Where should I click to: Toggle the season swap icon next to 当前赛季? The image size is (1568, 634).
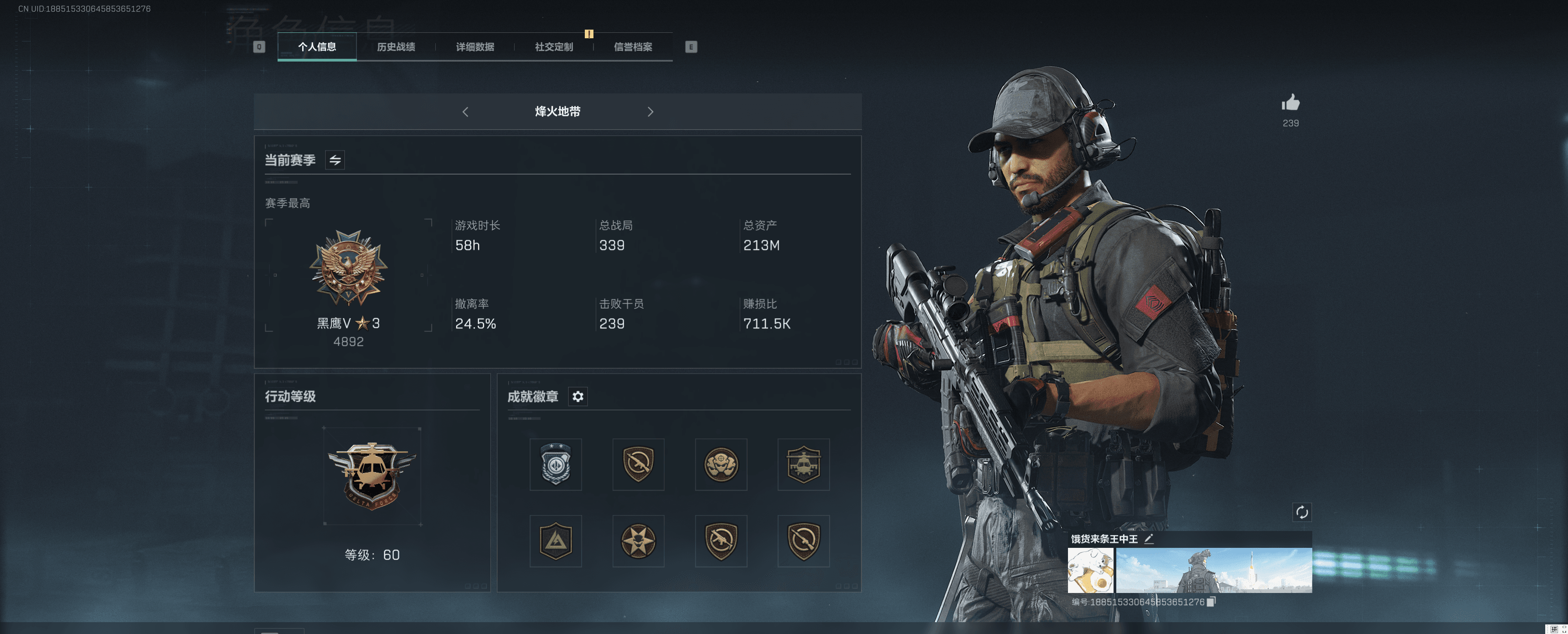click(335, 160)
